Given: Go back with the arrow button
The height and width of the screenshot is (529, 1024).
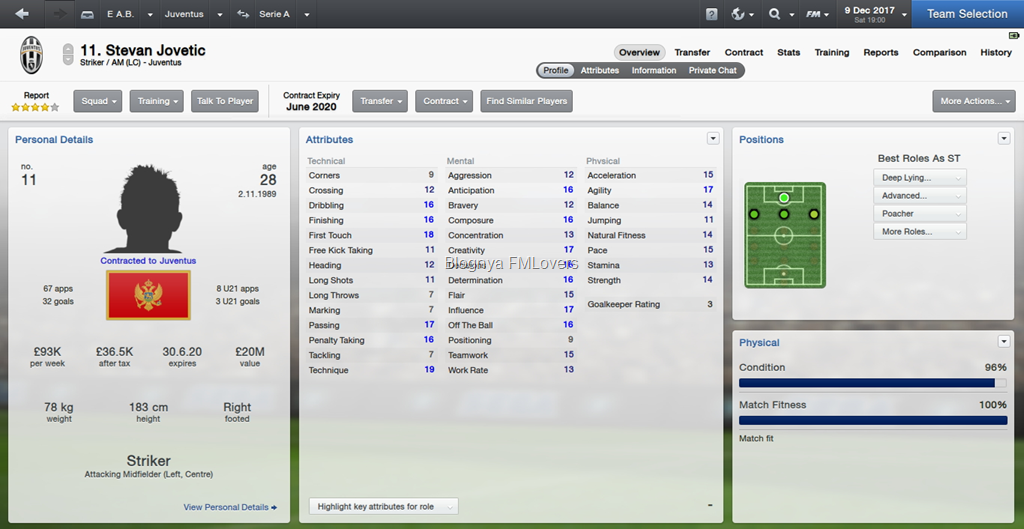Looking at the screenshot, I should point(23,14).
